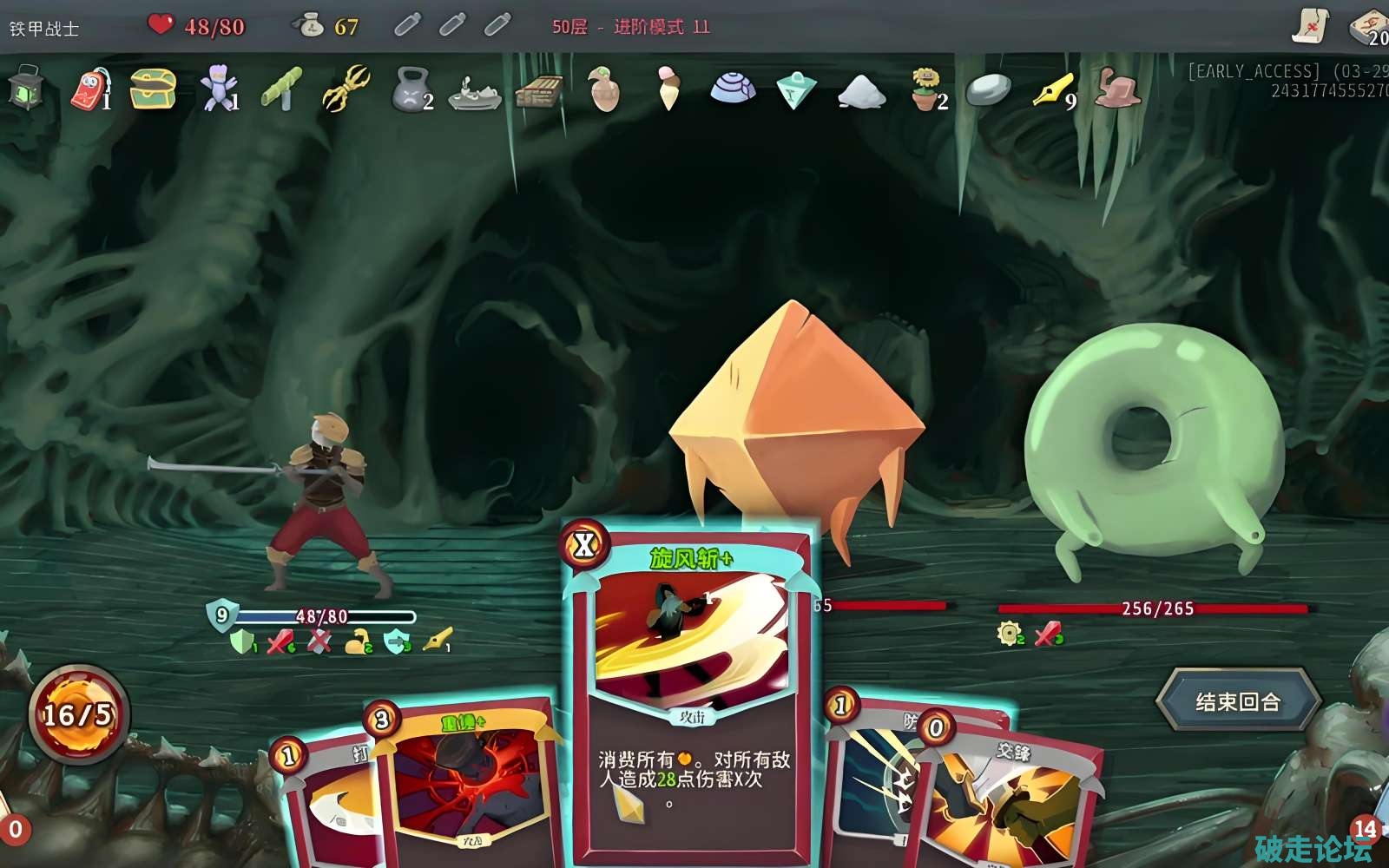Image resolution: width=1389 pixels, height=868 pixels.
Task: Inspect the red bag relic
Action: [x=89, y=89]
